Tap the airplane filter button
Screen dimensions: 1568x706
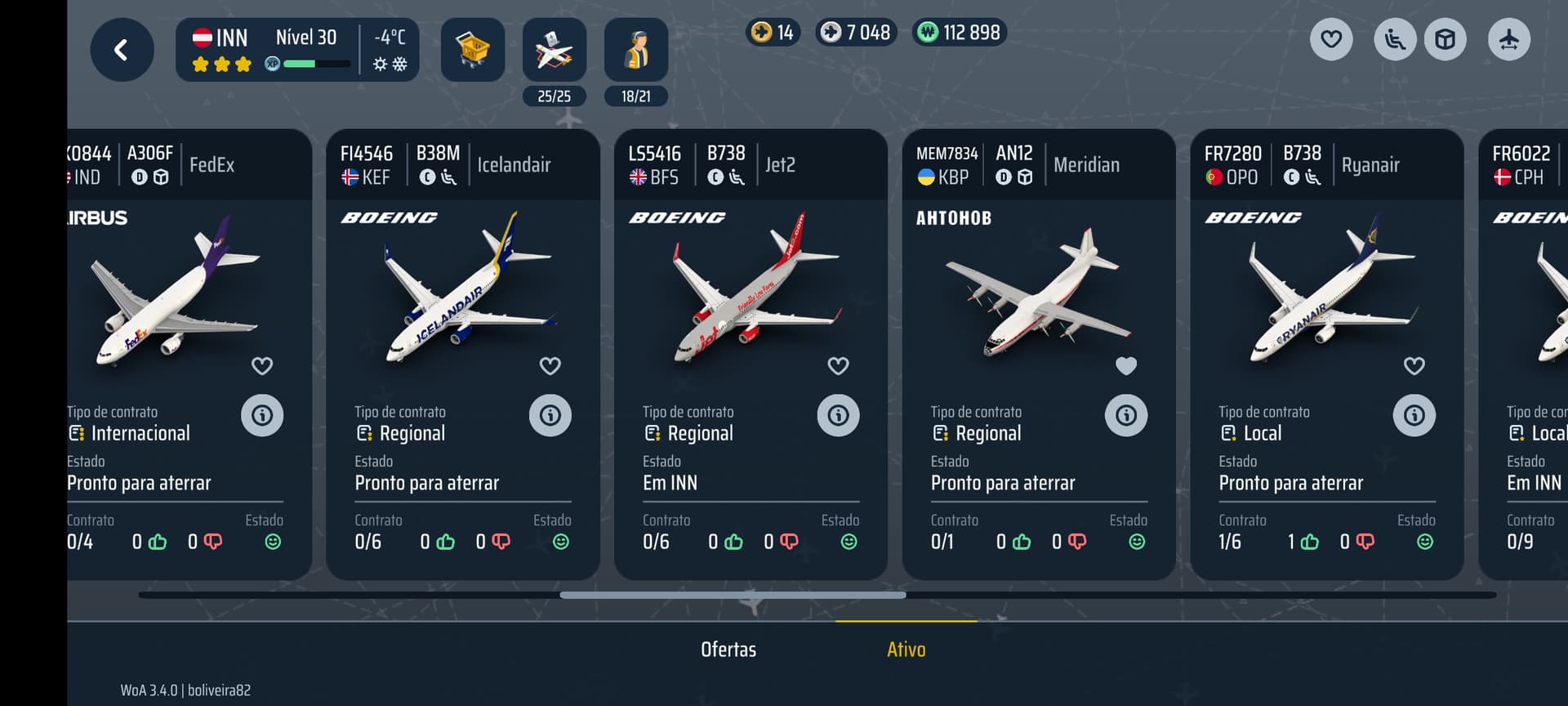(1508, 39)
